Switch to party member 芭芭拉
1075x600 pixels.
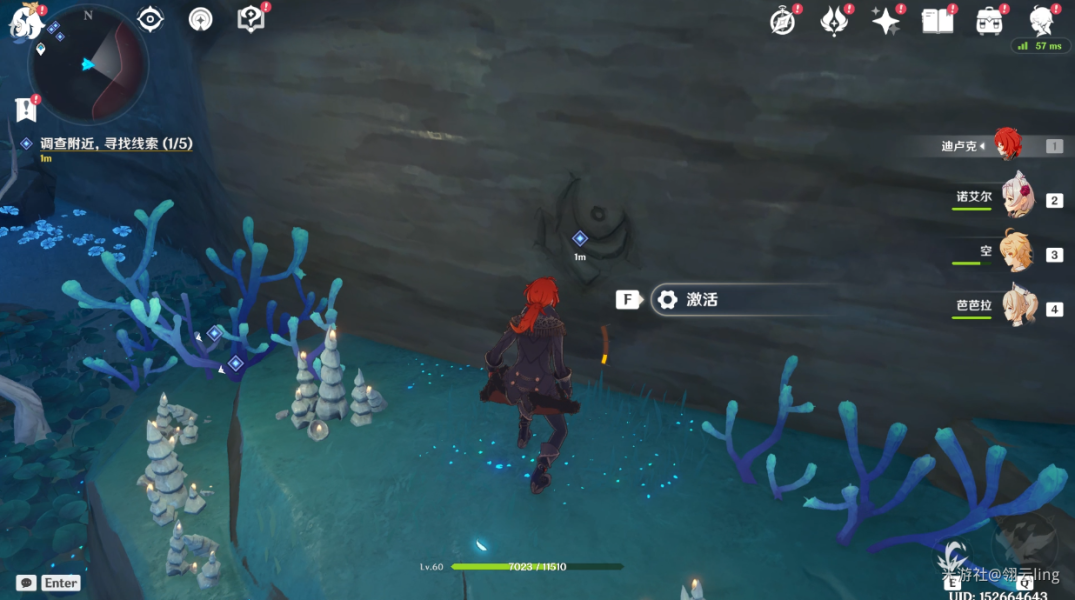click(x=1018, y=308)
